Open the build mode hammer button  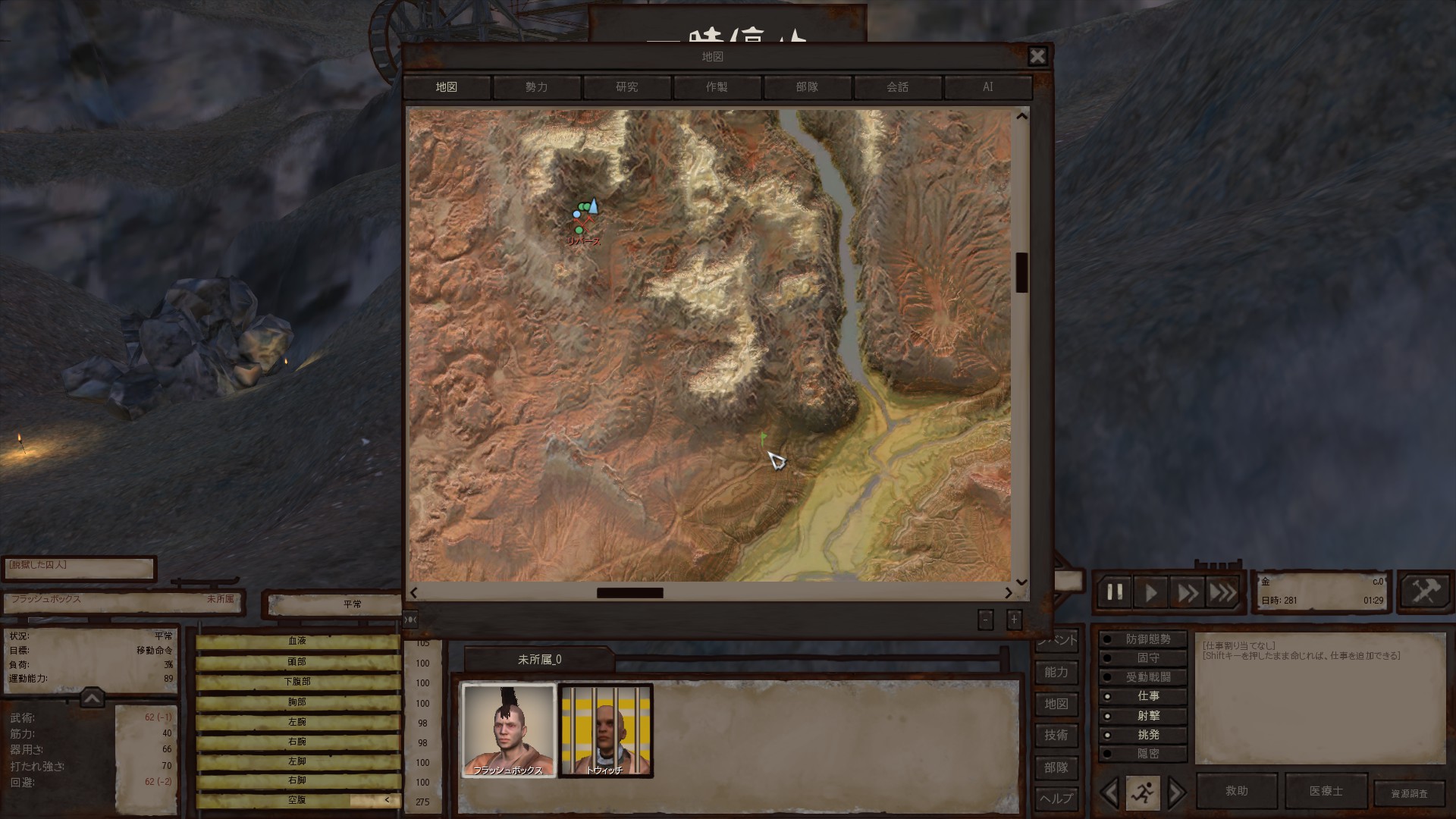click(1425, 591)
